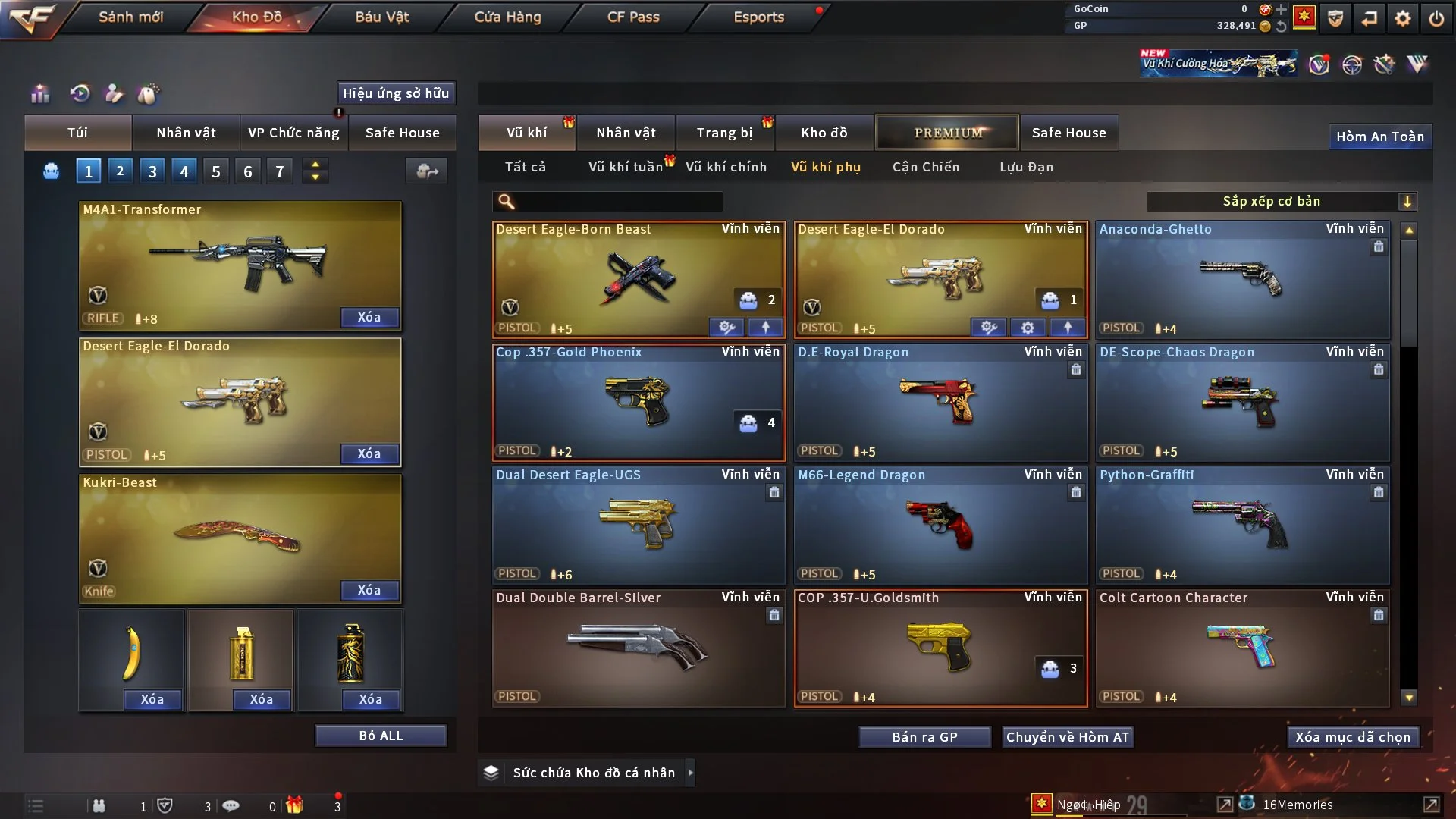The height and width of the screenshot is (819, 1456).
Task: Click the weapon search field
Action: pos(618,201)
